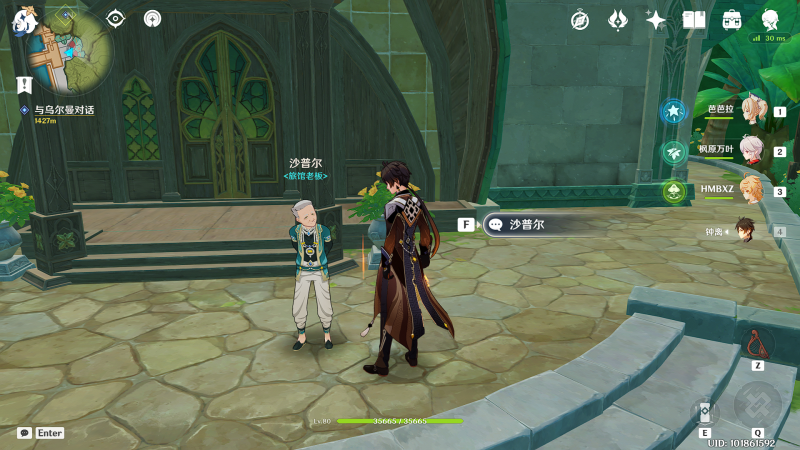Open the Paimon menu icon
This screenshot has height=450, width=800.
coord(25,18)
